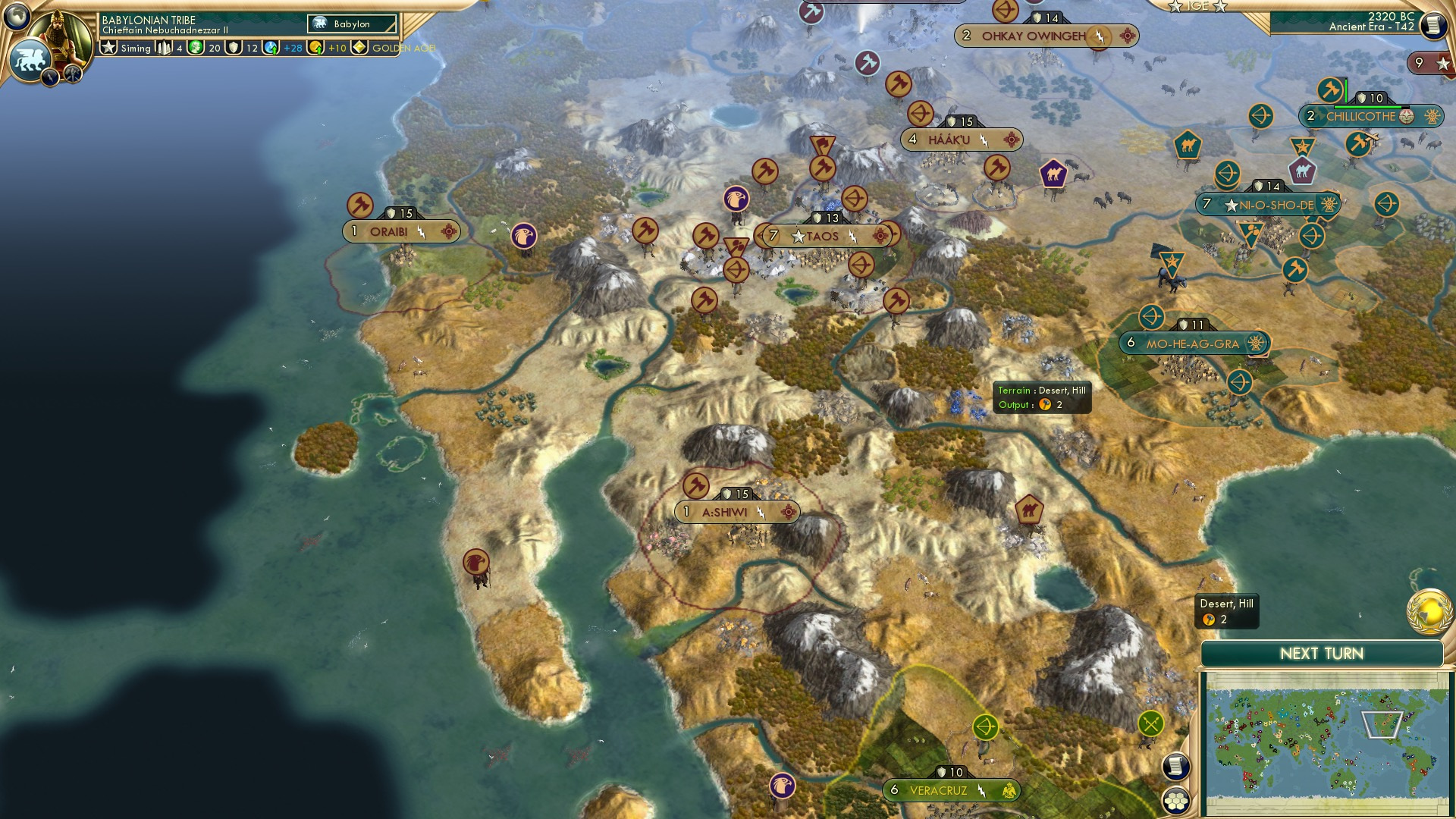Image resolution: width=1456 pixels, height=819 pixels.
Task: Click the IGE menu label at screen top
Action: [1197, 5]
